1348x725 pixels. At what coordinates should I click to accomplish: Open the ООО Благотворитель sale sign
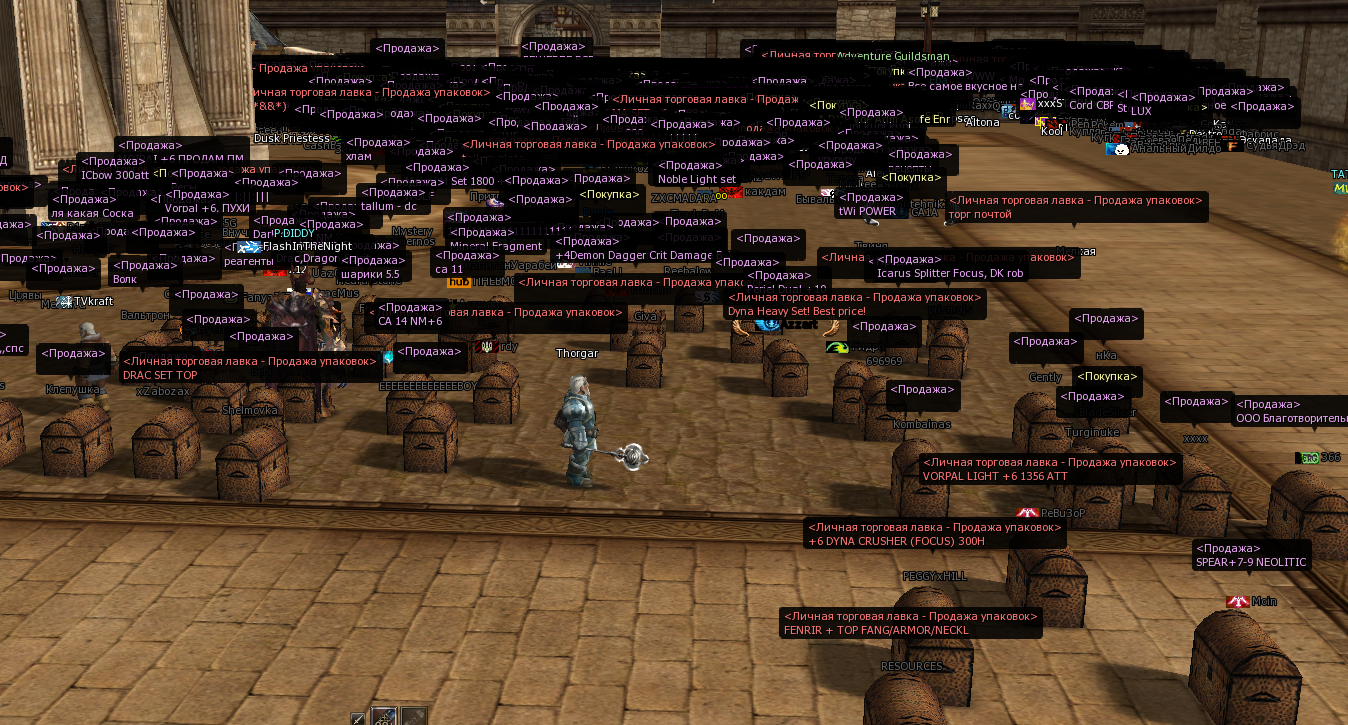(1290, 419)
